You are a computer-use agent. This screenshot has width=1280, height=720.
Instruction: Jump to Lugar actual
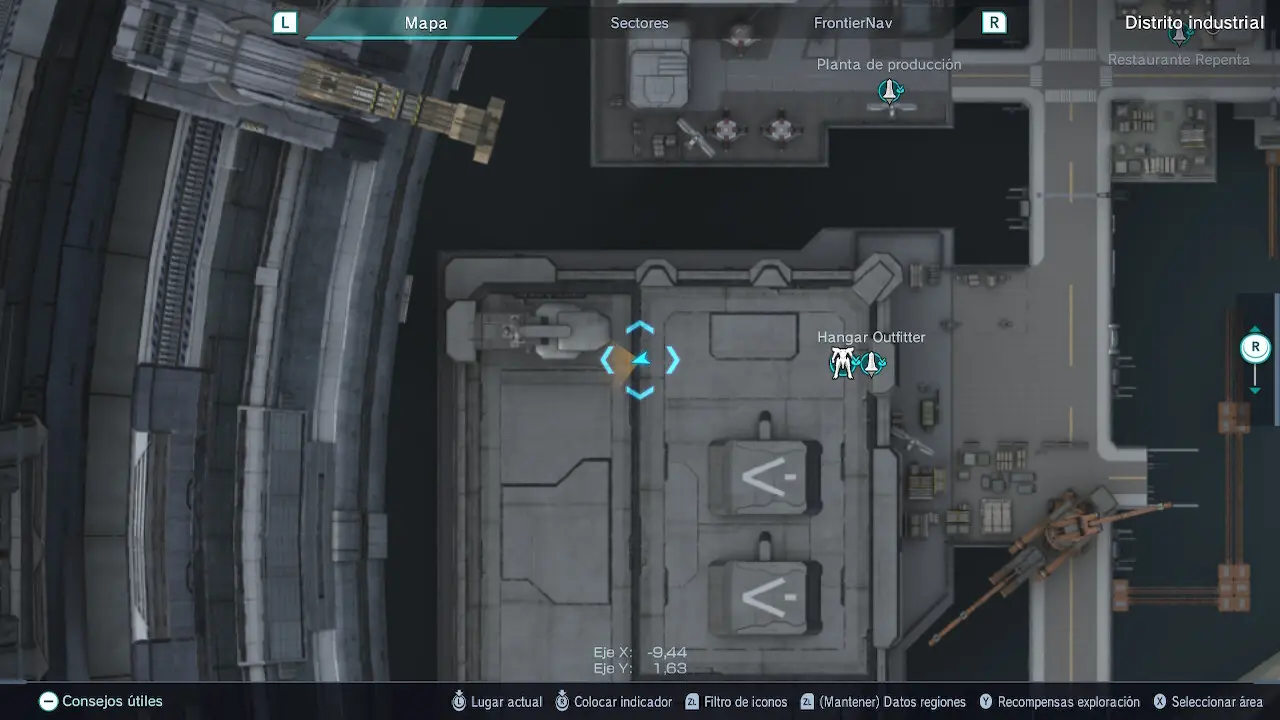[x=497, y=702]
